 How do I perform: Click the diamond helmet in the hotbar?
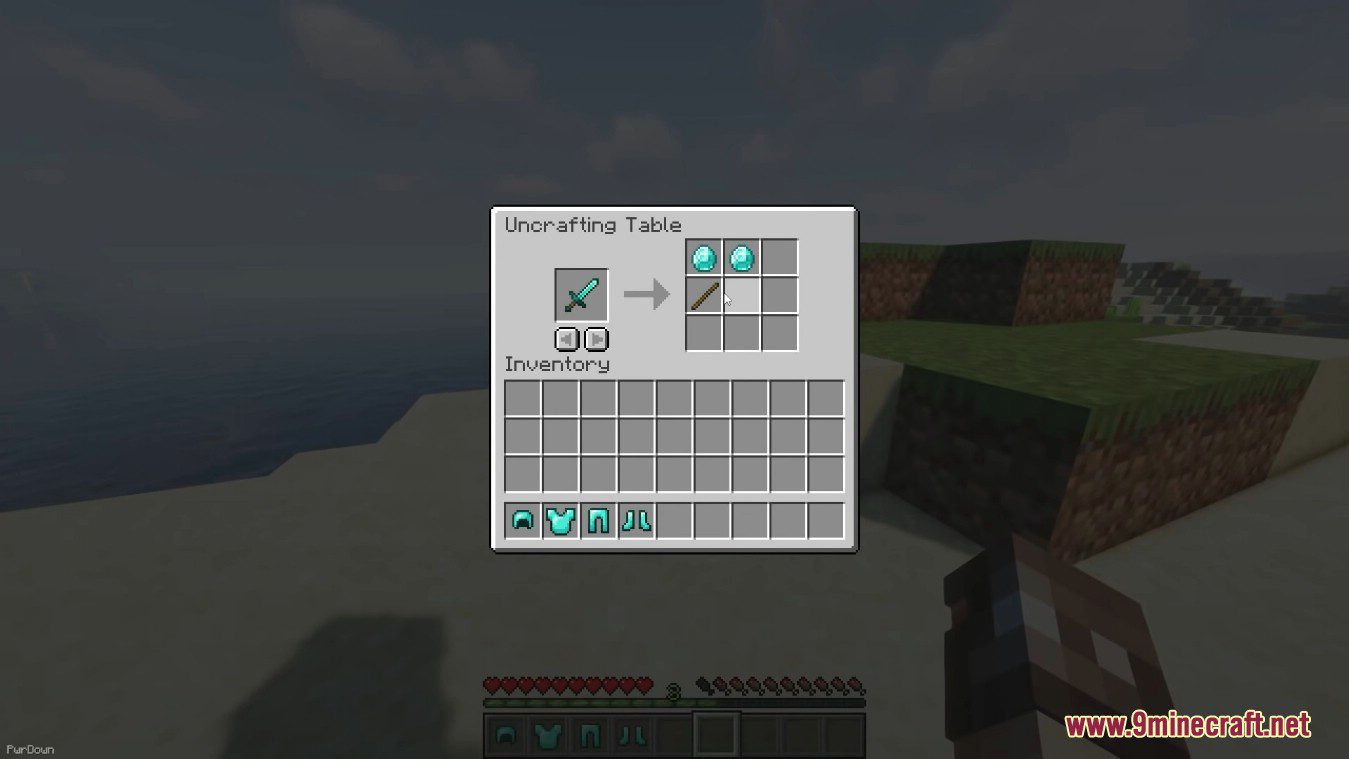[504, 737]
